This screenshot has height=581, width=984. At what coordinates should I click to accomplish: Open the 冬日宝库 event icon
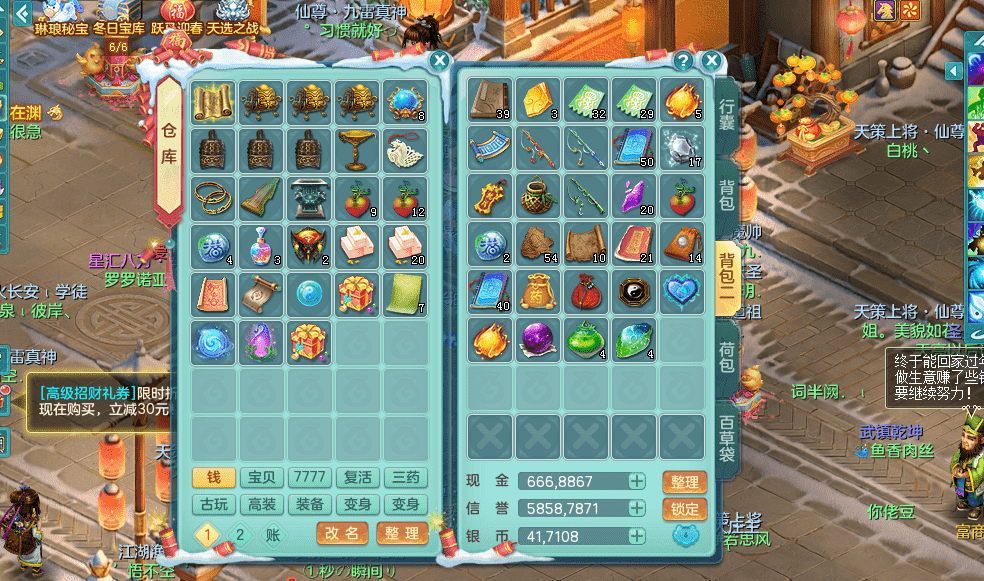pos(117,18)
